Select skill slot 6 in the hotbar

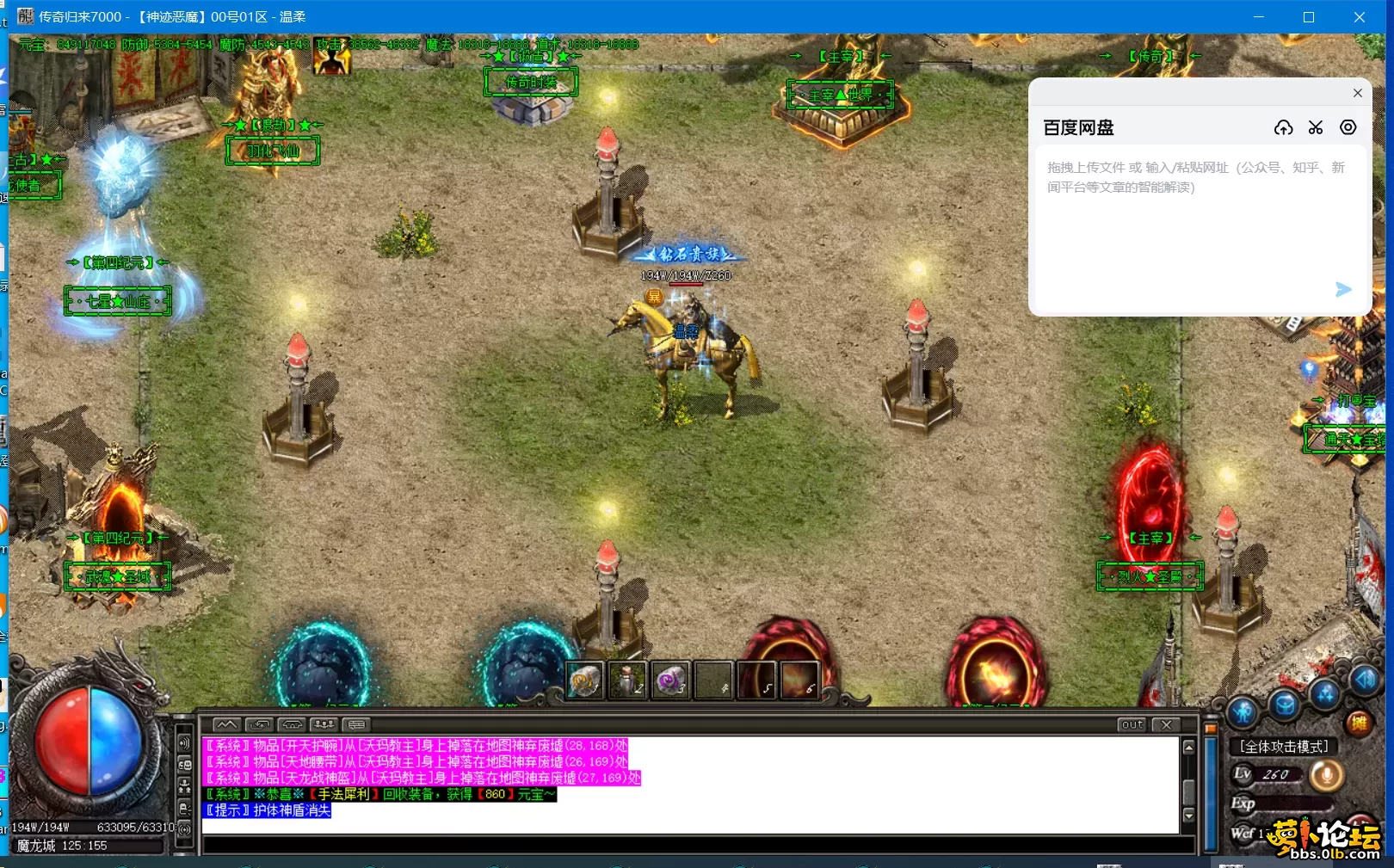click(799, 680)
